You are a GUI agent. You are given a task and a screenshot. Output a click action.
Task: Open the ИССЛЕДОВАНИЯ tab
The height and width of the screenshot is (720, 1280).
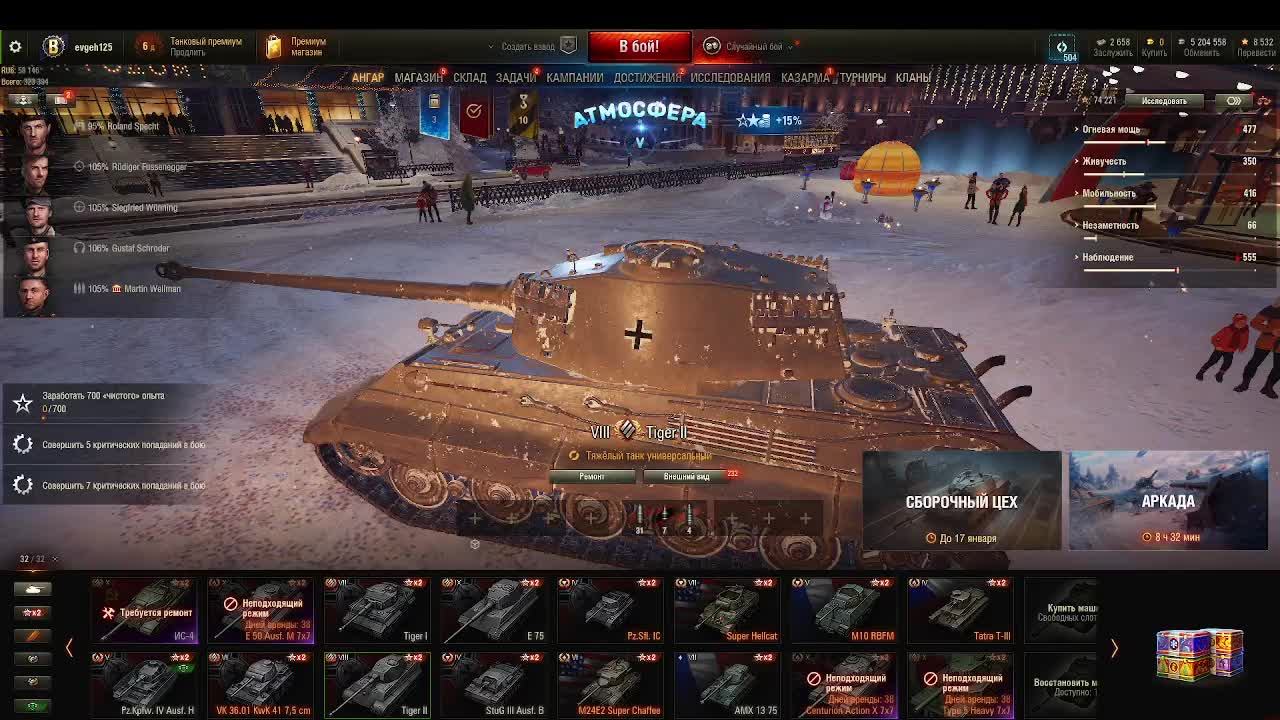click(730, 77)
